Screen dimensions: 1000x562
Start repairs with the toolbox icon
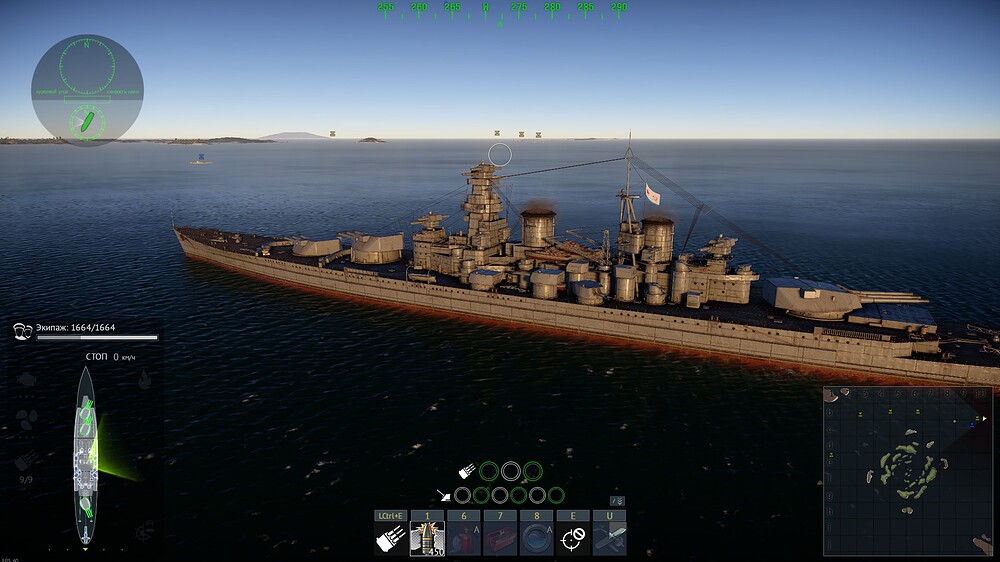(x=499, y=538)
